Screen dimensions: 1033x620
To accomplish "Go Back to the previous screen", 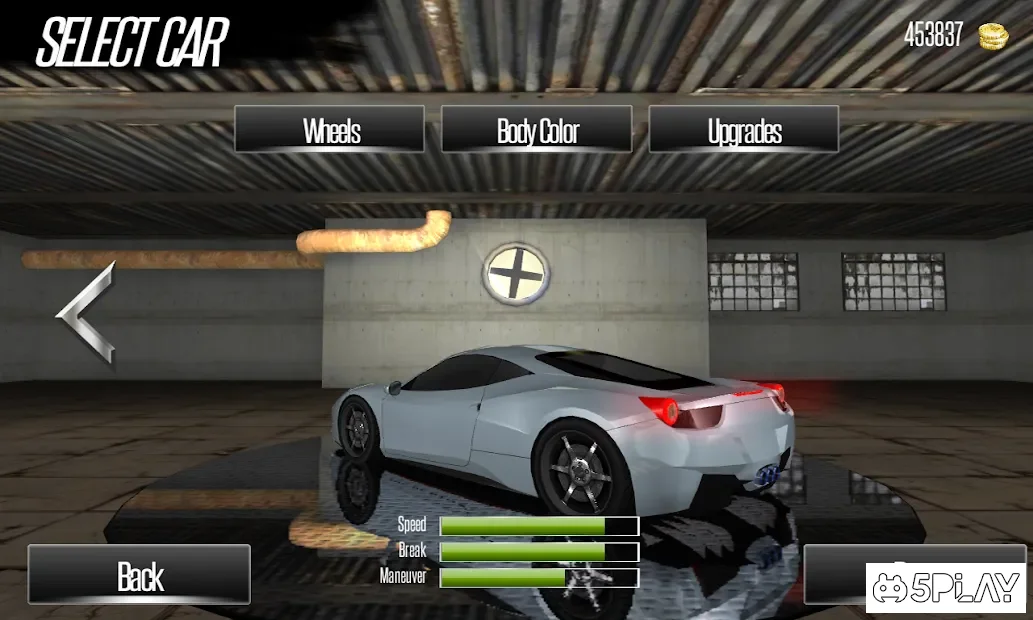I will 139,575.
